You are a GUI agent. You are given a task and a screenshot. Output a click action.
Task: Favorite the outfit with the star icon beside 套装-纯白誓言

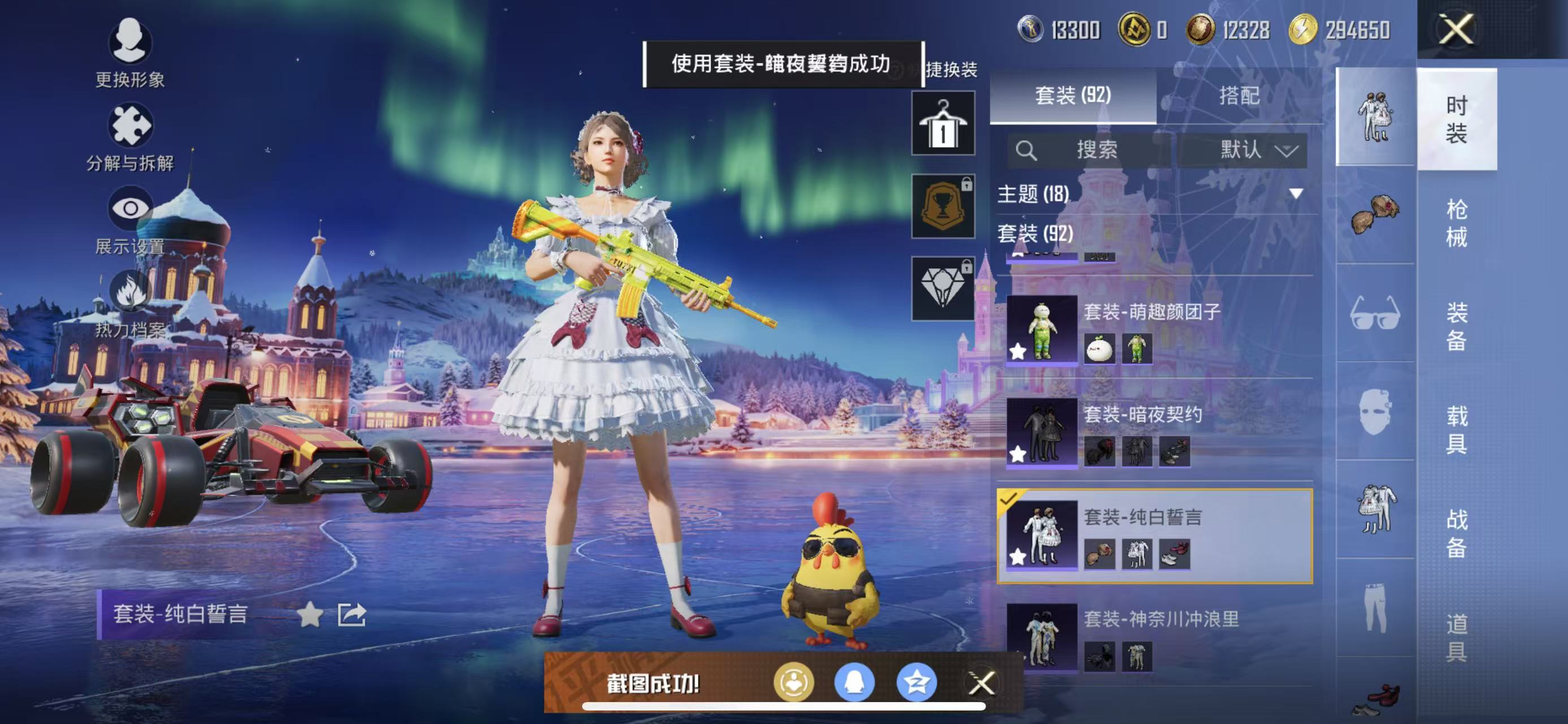tap(310, 614)
